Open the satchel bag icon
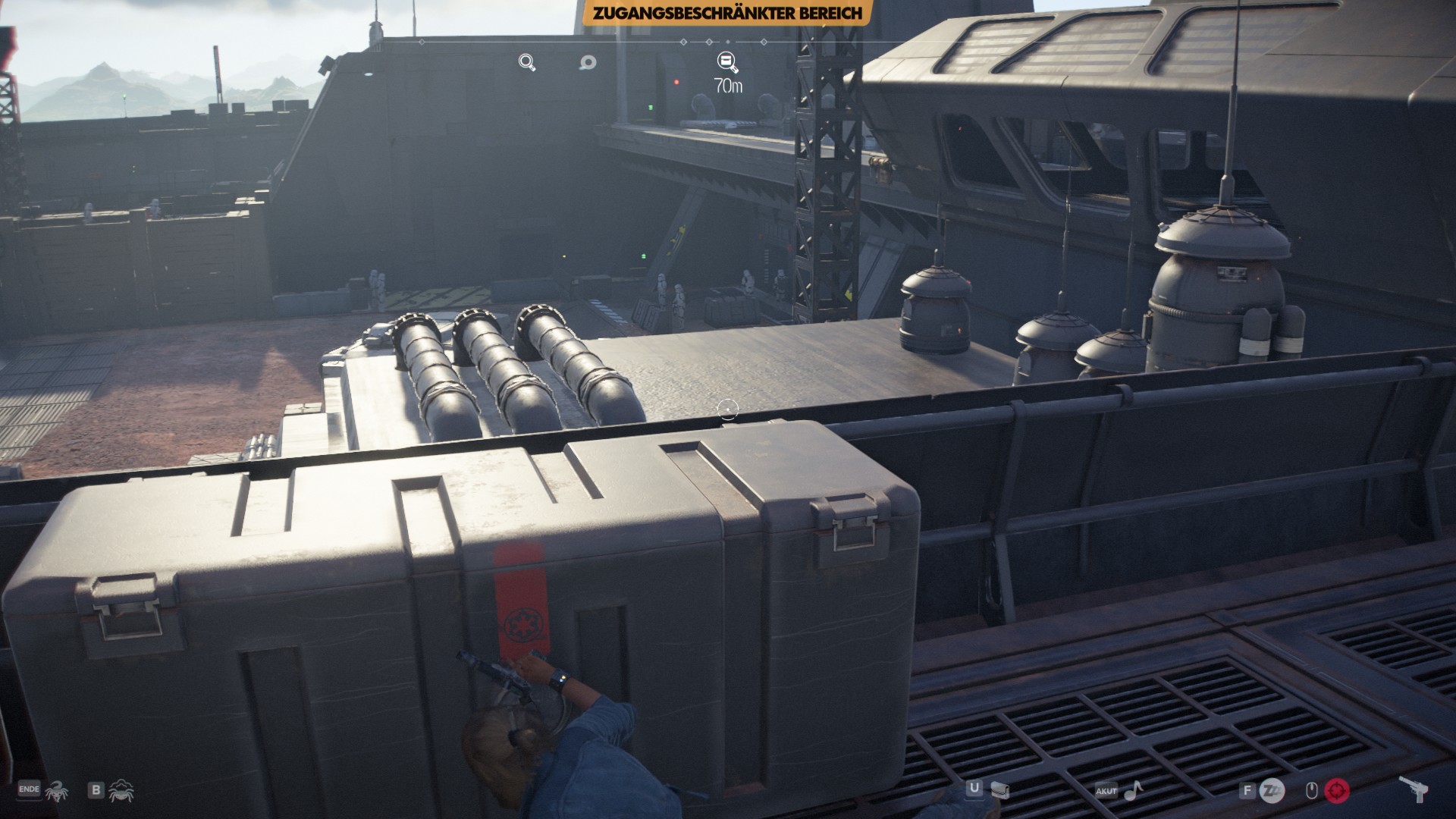 click(x=1000, y=791)
